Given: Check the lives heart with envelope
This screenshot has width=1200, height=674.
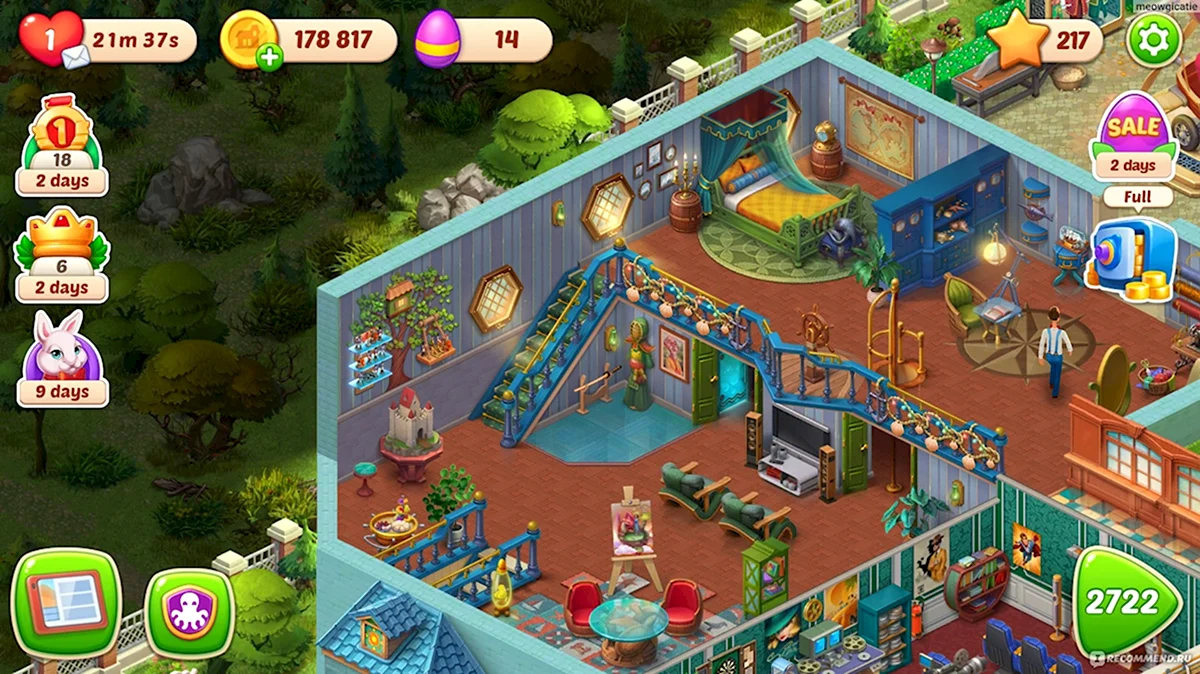Looking at the screenshot, I should [52, 40].
